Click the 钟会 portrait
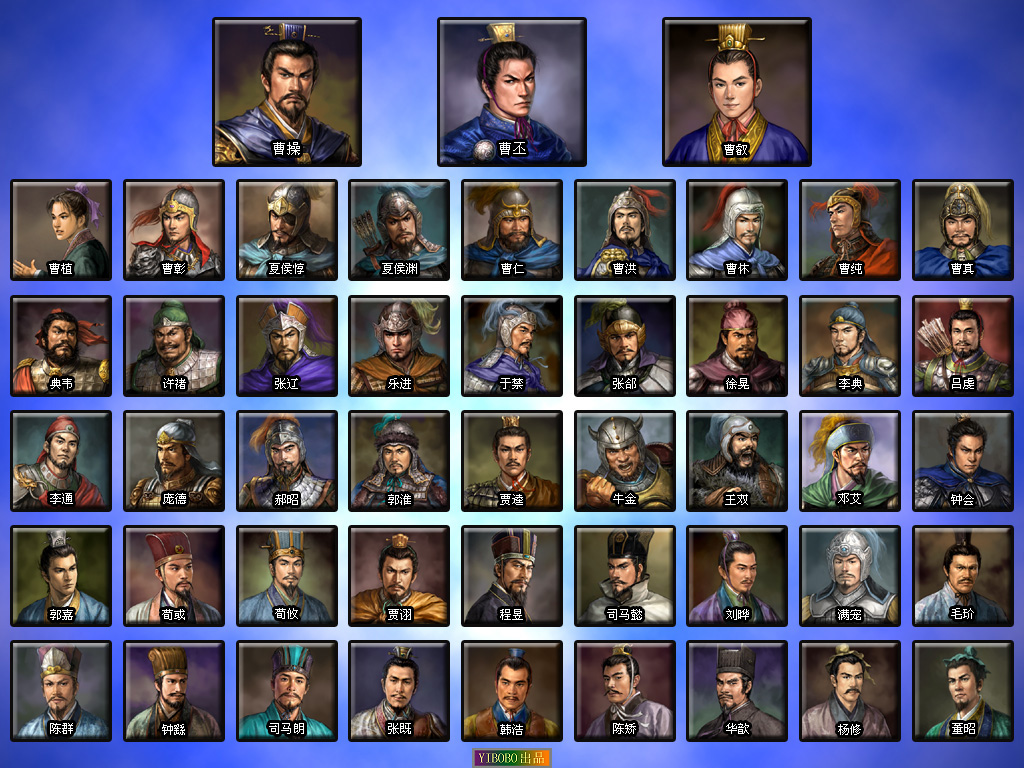The height and width of the screenshot is (768, 1024). click(x=963, y=460)
